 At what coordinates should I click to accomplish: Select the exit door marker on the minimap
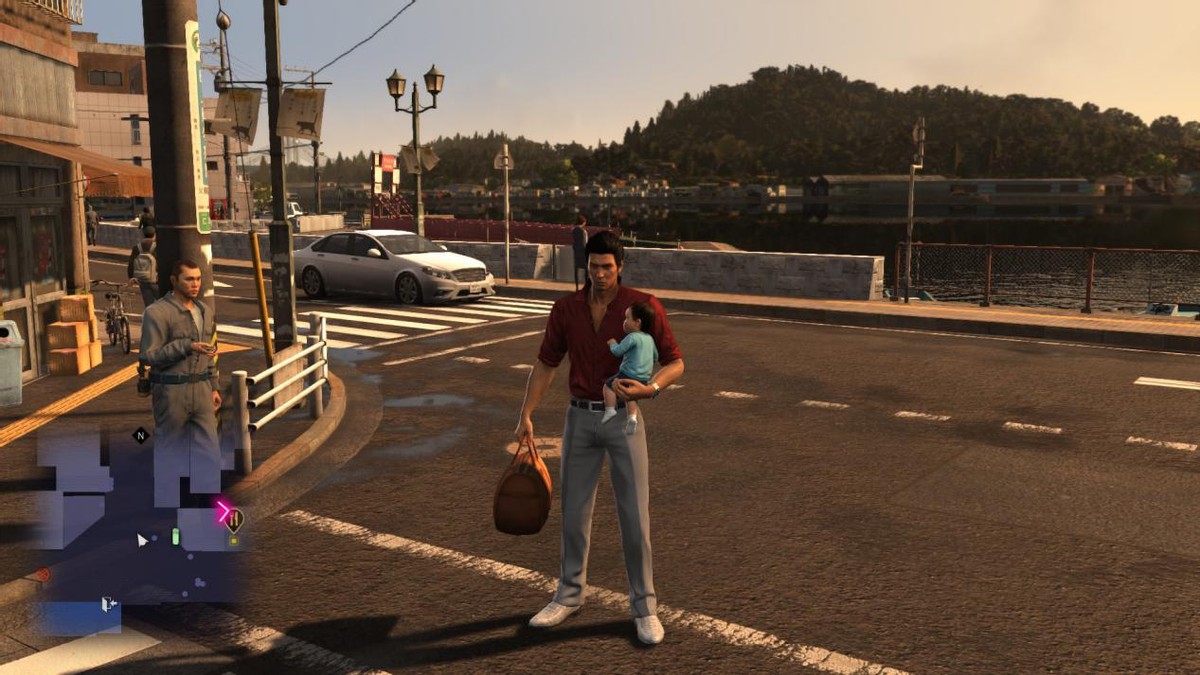pyautogui.click(x=108, y=604)
